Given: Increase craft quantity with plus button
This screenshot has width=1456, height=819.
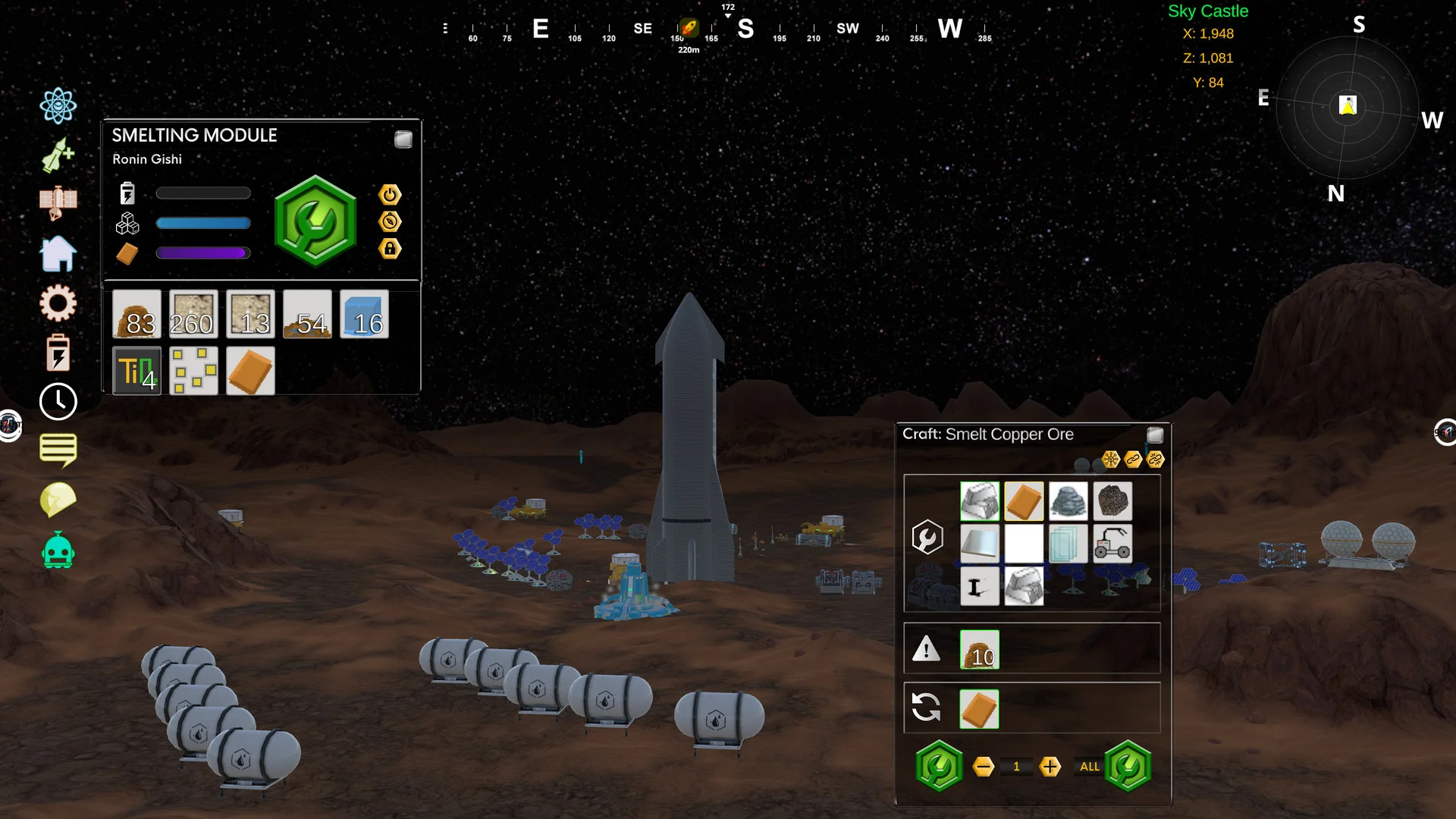Looking at the screenshot, I should [x=1050, y=767].
